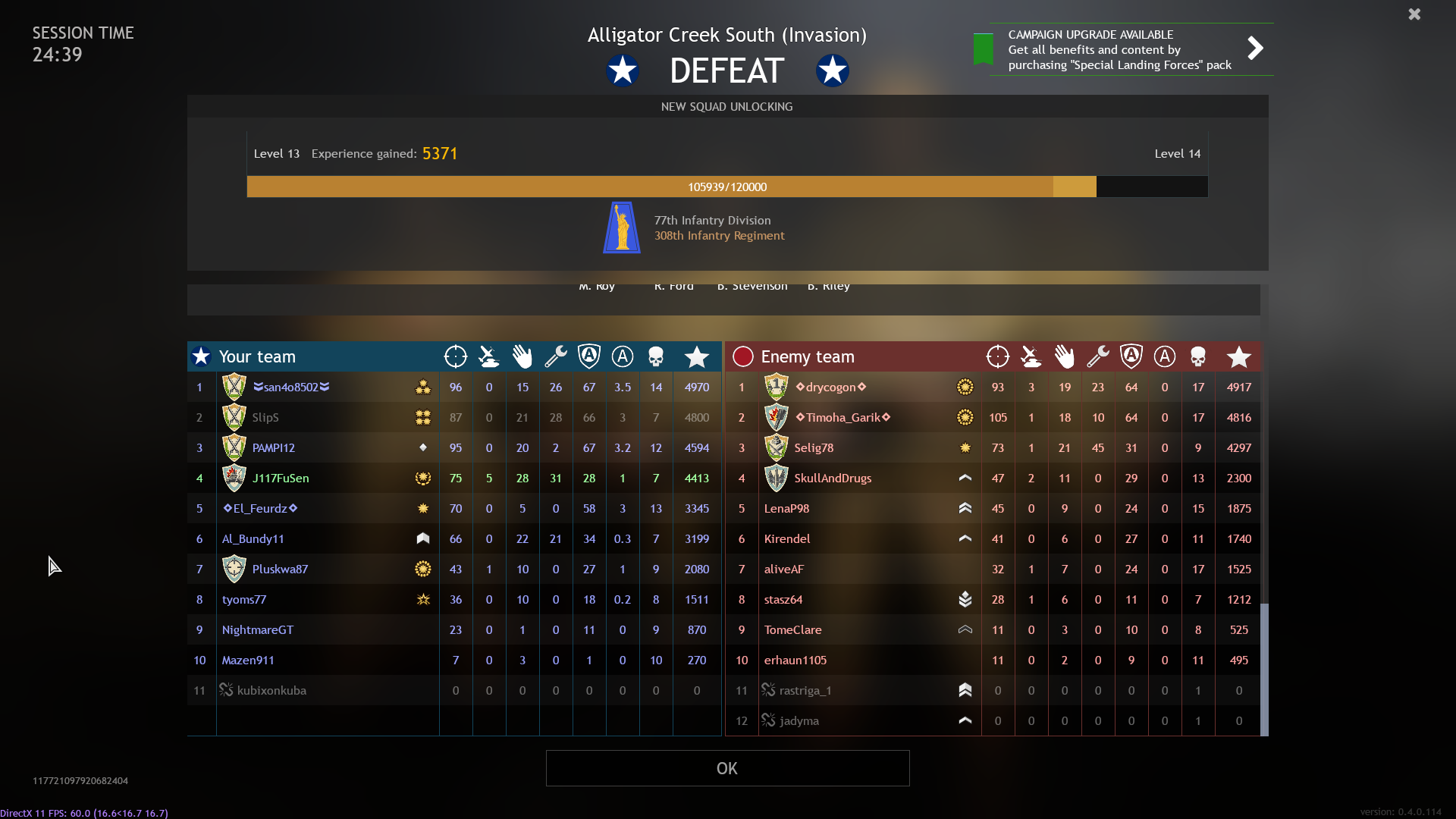This screenshot has width=1456, height=819.
Task: Select the hand assists column icon
Action: (522, 356)
